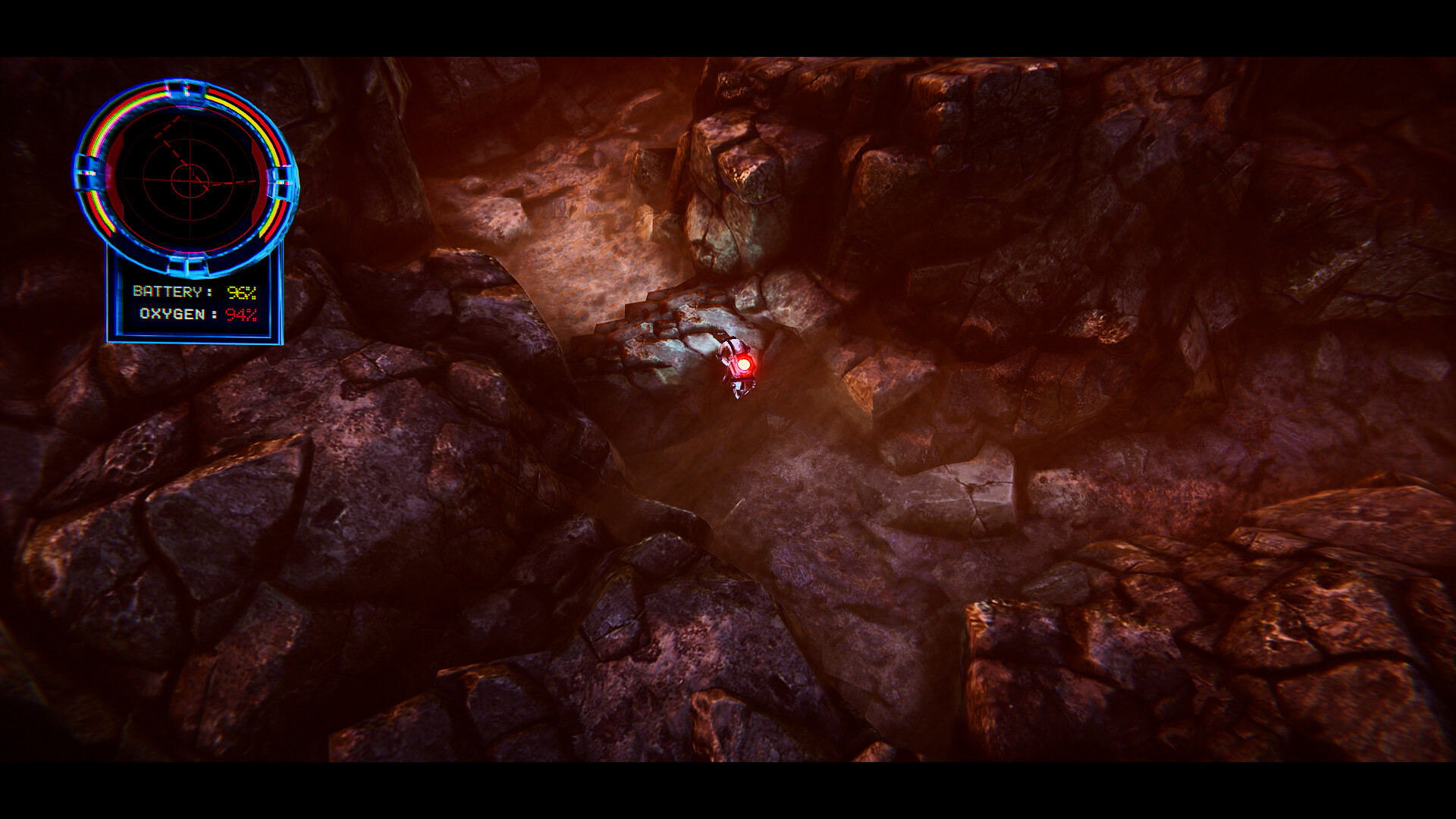This screenshot has height=819, width=1456.
Task: Toggle the BATTERY status readout
Action: pyautogui.click(x=196, y=292)
